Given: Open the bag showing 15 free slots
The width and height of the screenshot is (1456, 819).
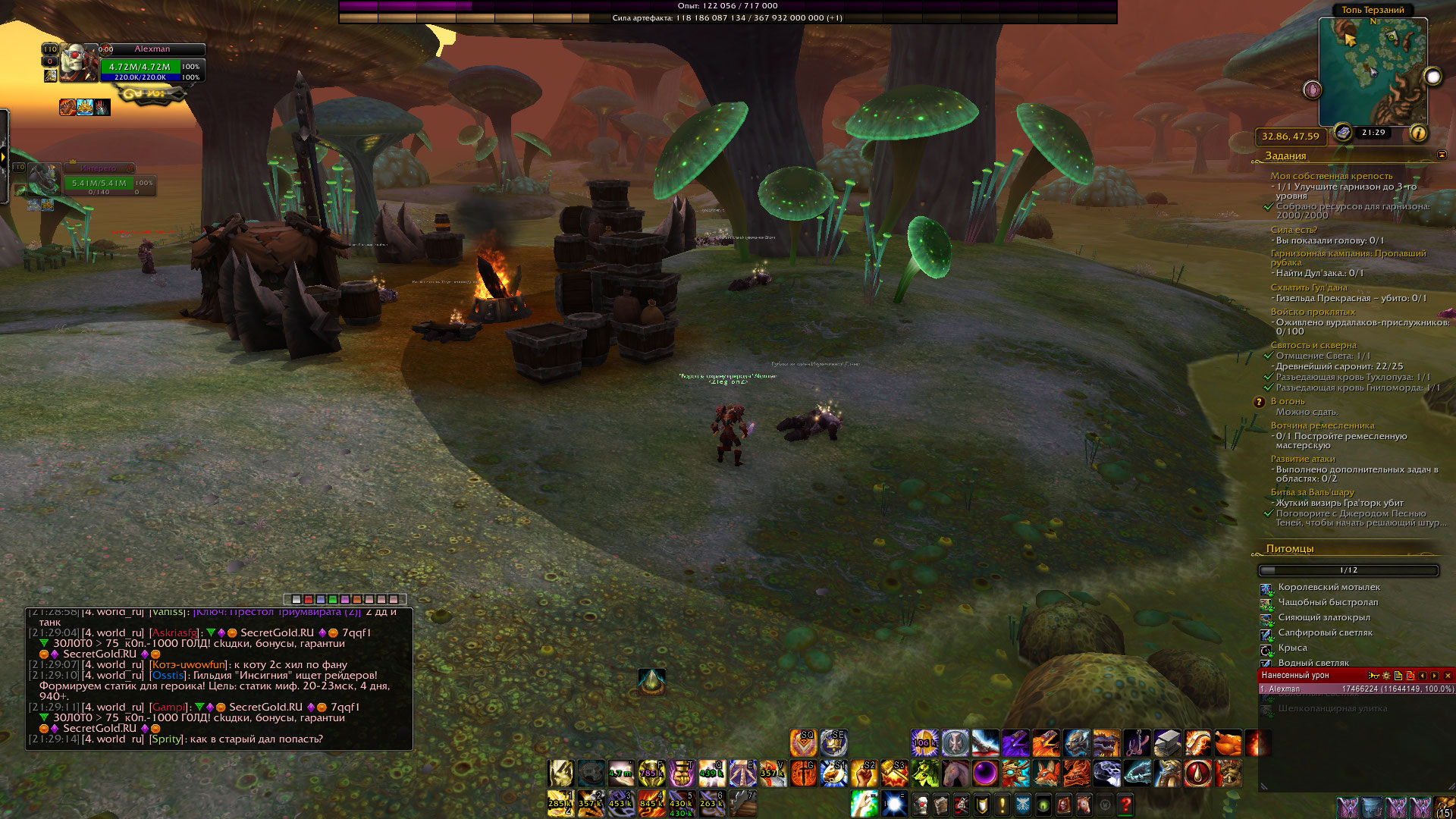Looking at the screenshot, I should point(1444,807).
